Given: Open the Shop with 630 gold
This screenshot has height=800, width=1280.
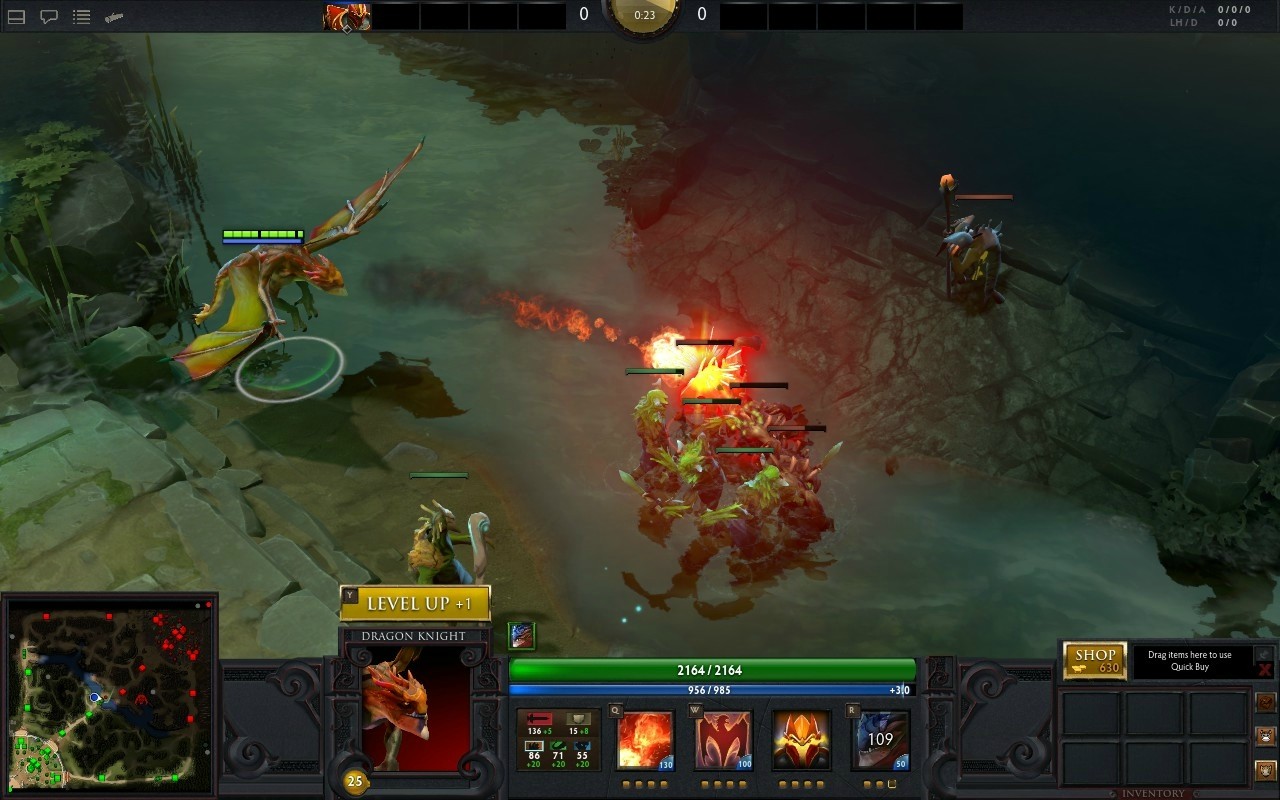Looking at the screenshot, I should (x=1095, y=660).
